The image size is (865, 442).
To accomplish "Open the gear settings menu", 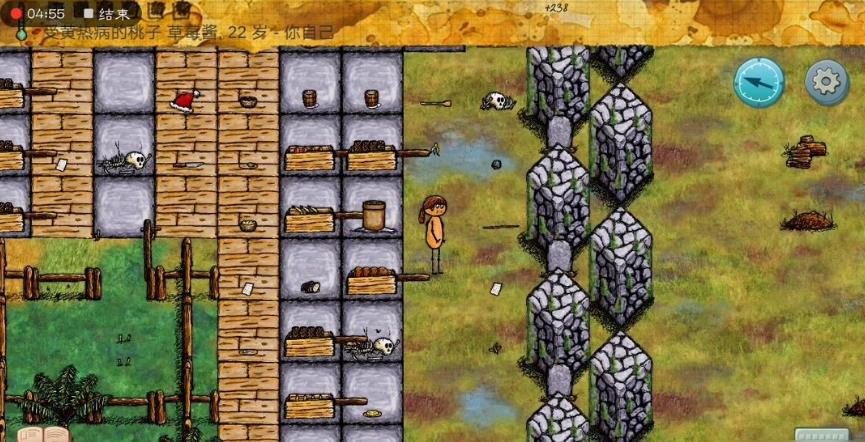I will click(x=827, y=82).
